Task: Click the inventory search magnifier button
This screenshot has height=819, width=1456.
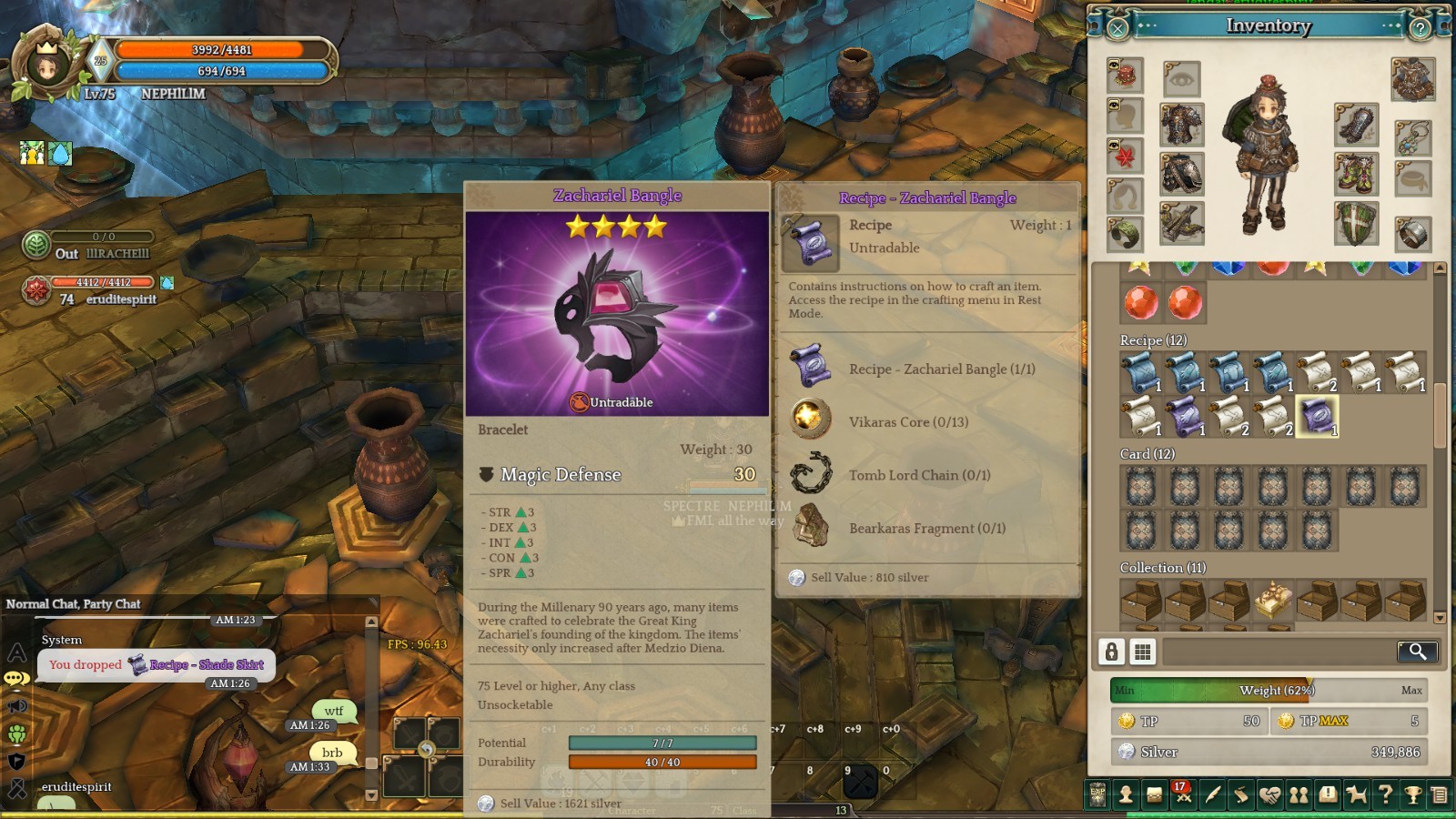Action: 1417,651
